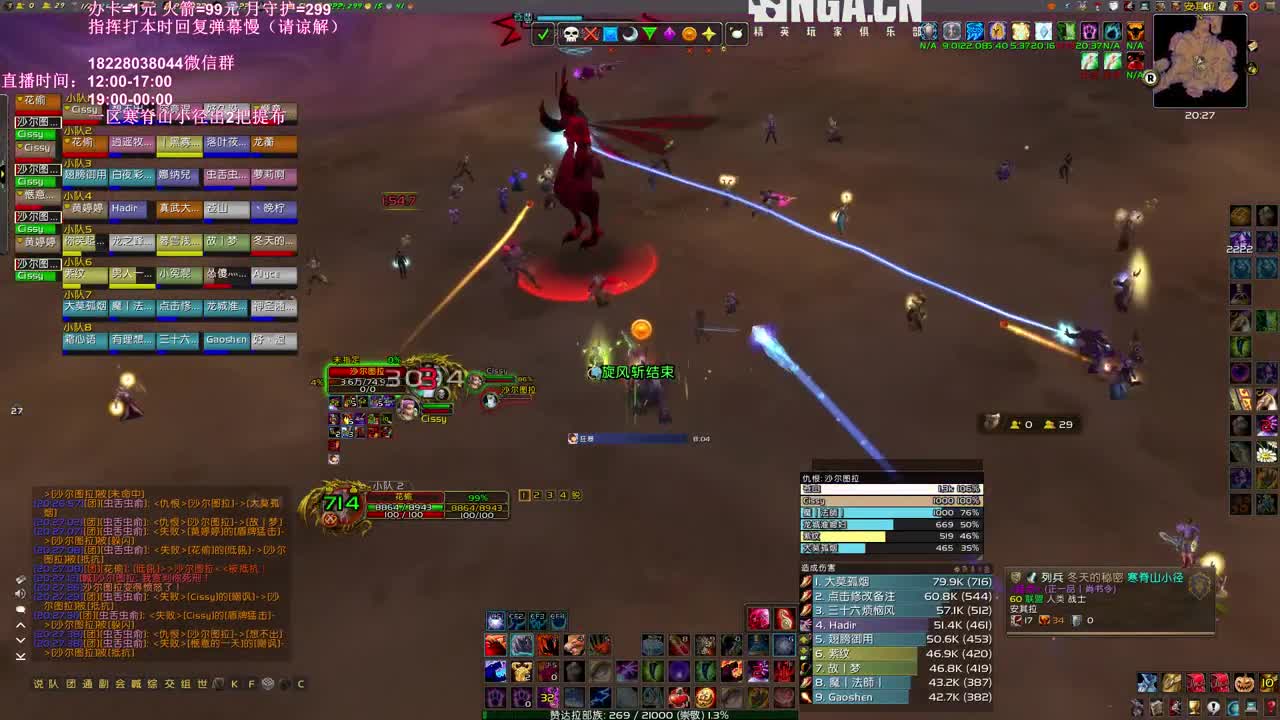This screenshot has width=1280, height=720.
Task: Click the red X raid marker icon
Action: [x=591, y=34]
